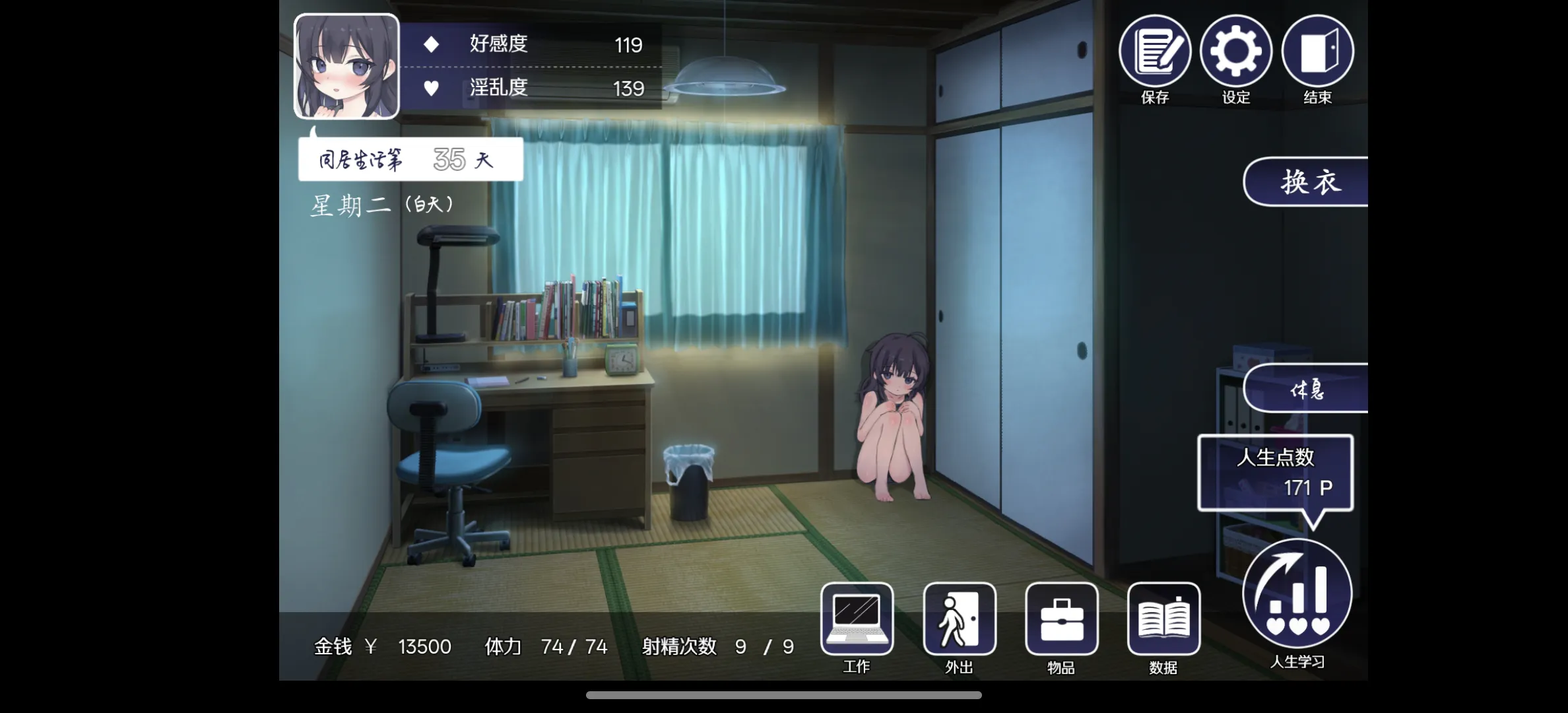The height and width of the screenshot is (713, 1568).
Task: Open the 人生学习 life learning menu
Action: [x=1297, y=594]
